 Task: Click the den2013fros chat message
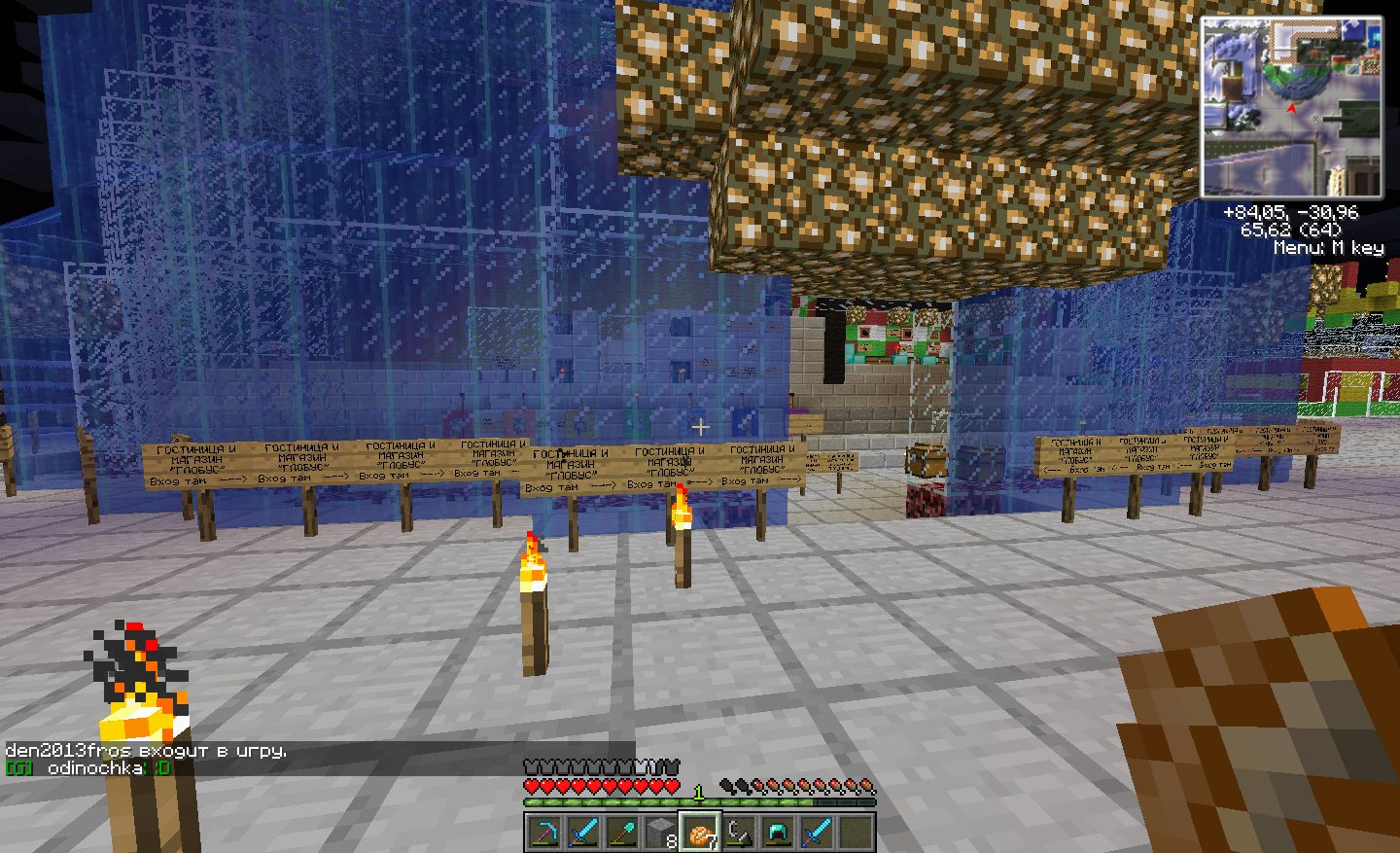(x=146, y=751)
